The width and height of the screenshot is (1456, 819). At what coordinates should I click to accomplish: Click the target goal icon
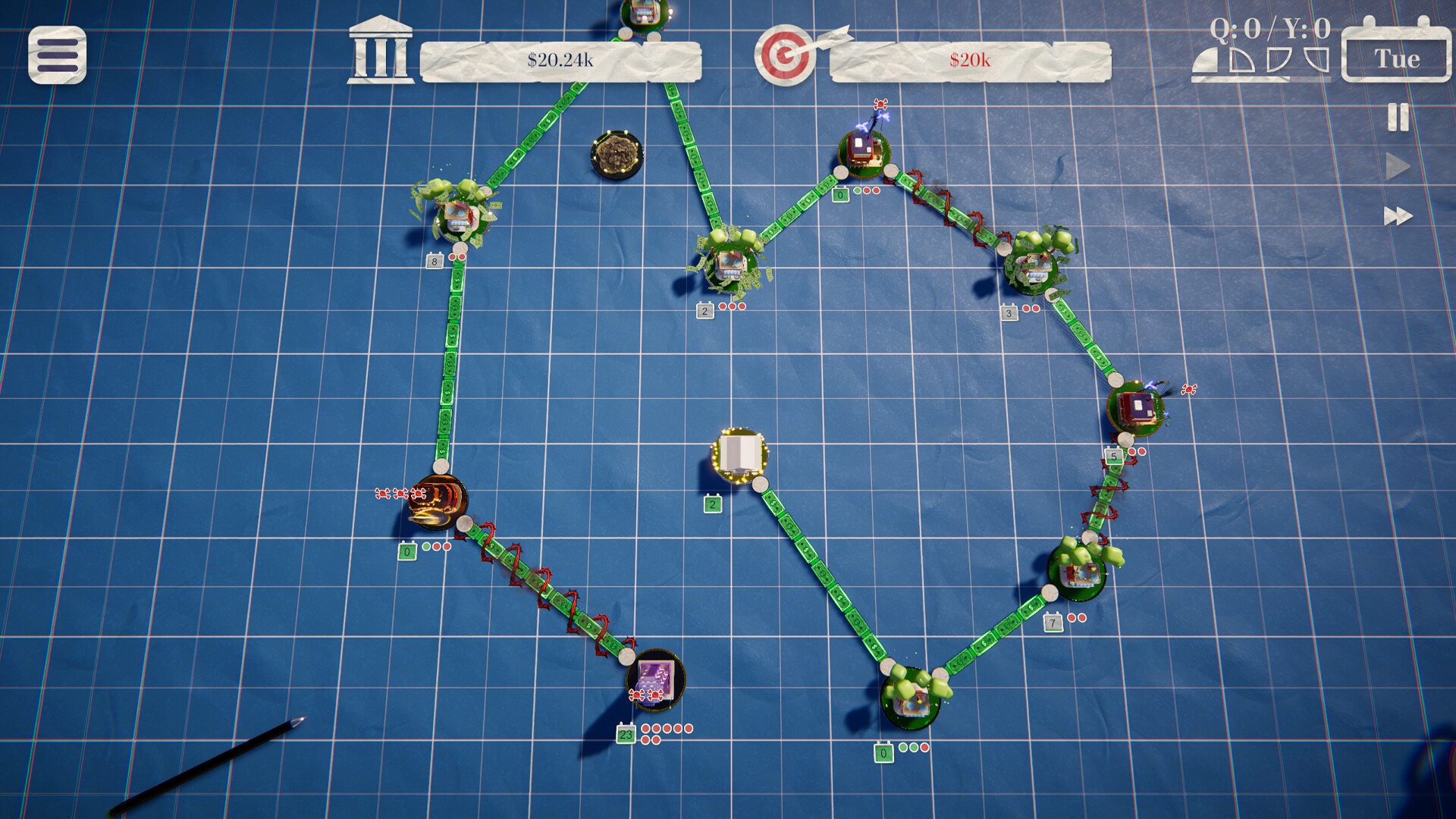tap(786, 55)
